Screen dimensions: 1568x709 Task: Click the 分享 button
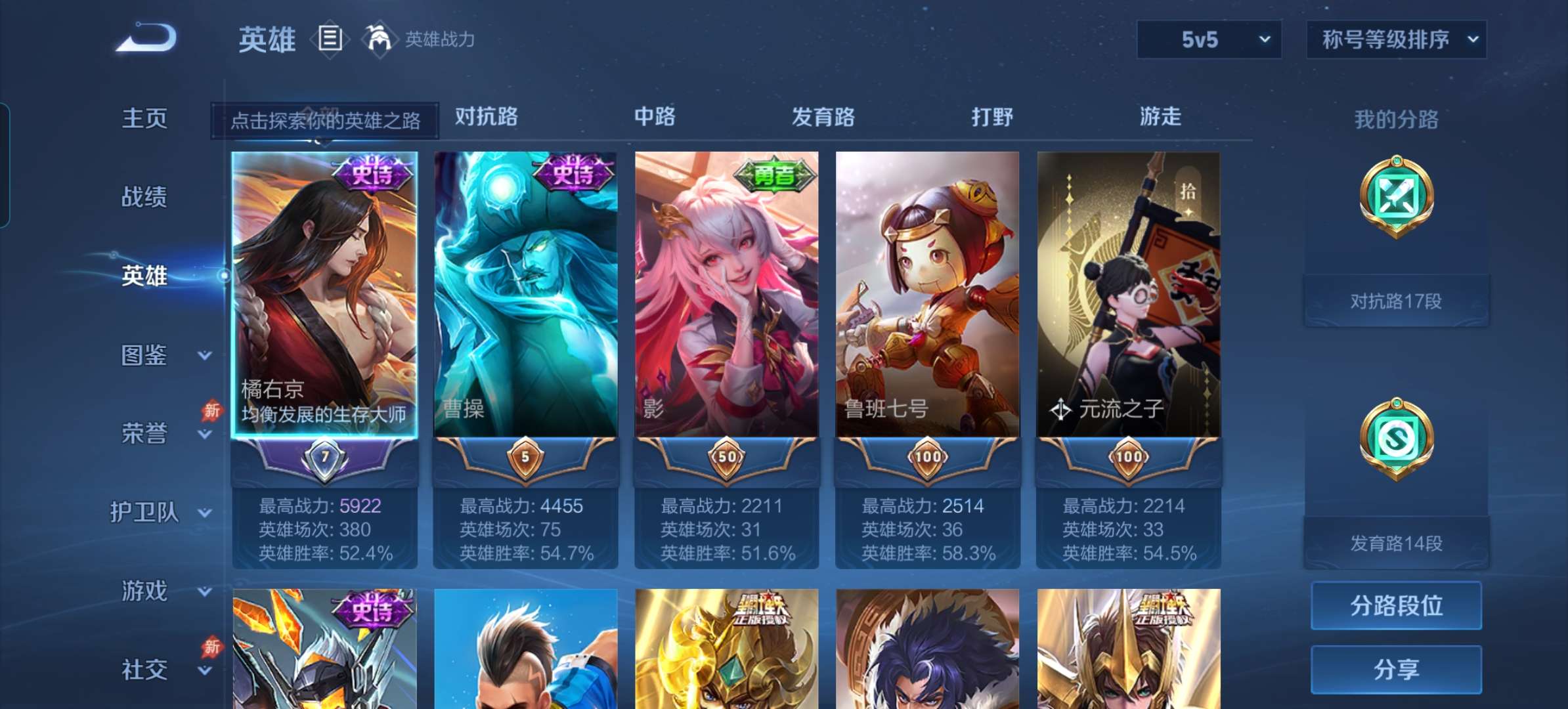click(1396, 668)
